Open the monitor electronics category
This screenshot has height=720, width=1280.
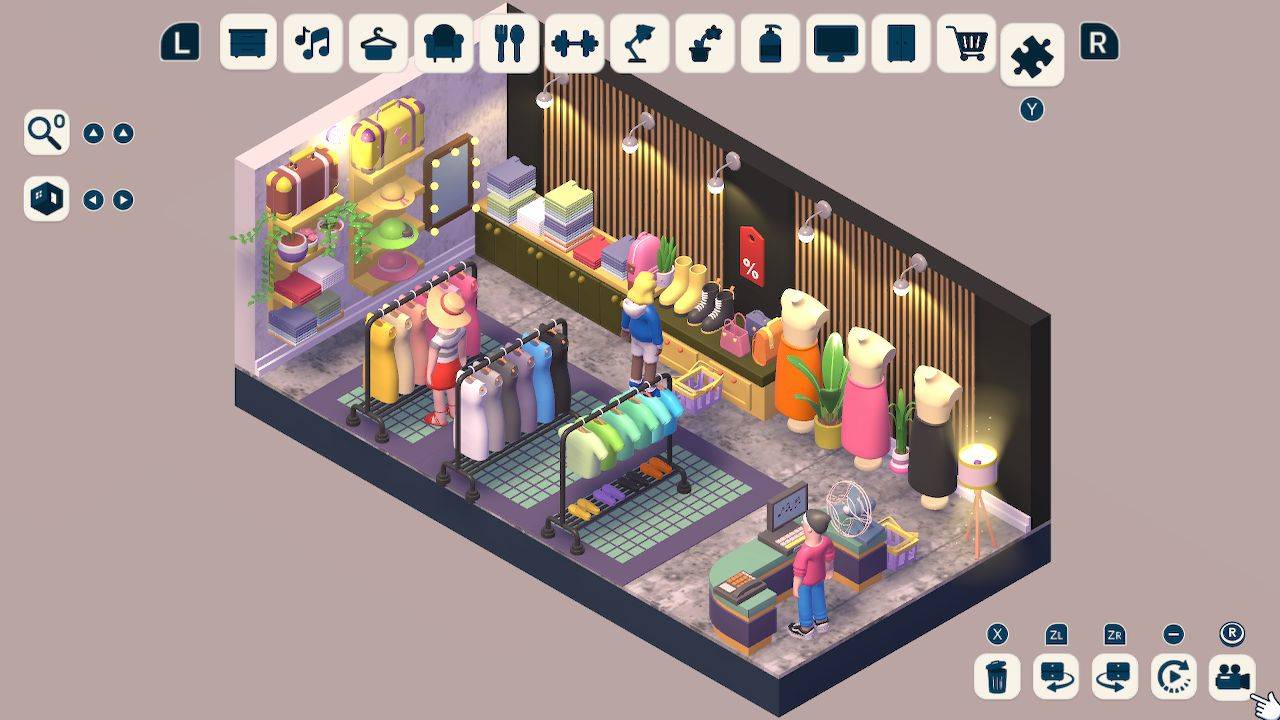tap(835, 44)
